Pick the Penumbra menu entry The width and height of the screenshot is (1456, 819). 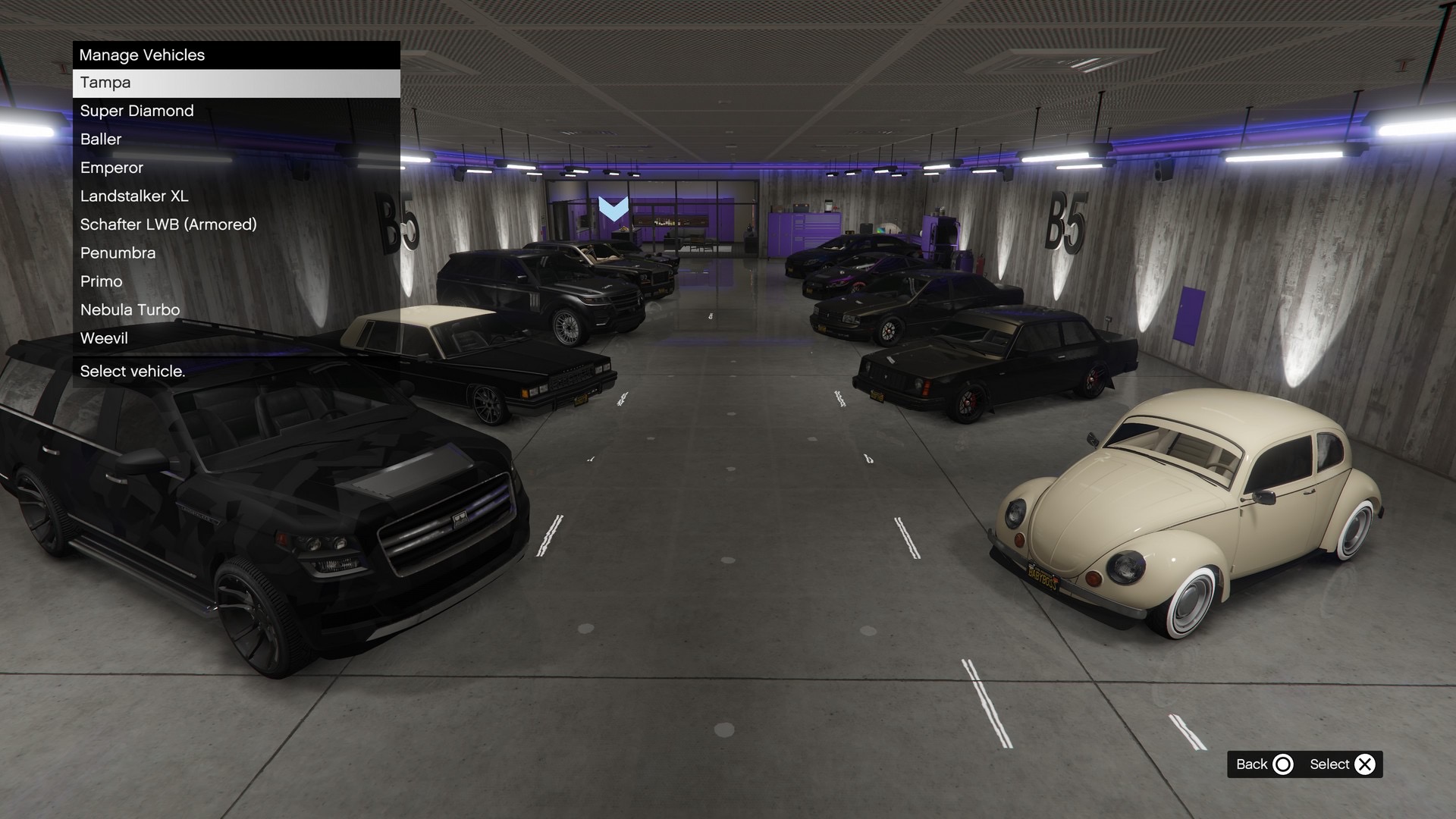point(236,253)
